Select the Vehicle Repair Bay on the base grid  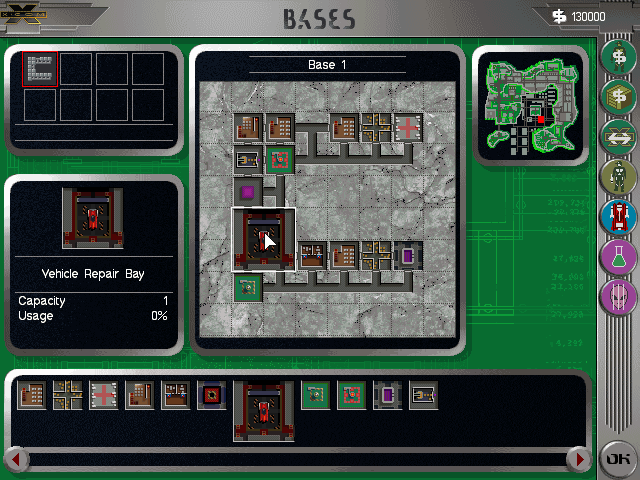point(263,240)
